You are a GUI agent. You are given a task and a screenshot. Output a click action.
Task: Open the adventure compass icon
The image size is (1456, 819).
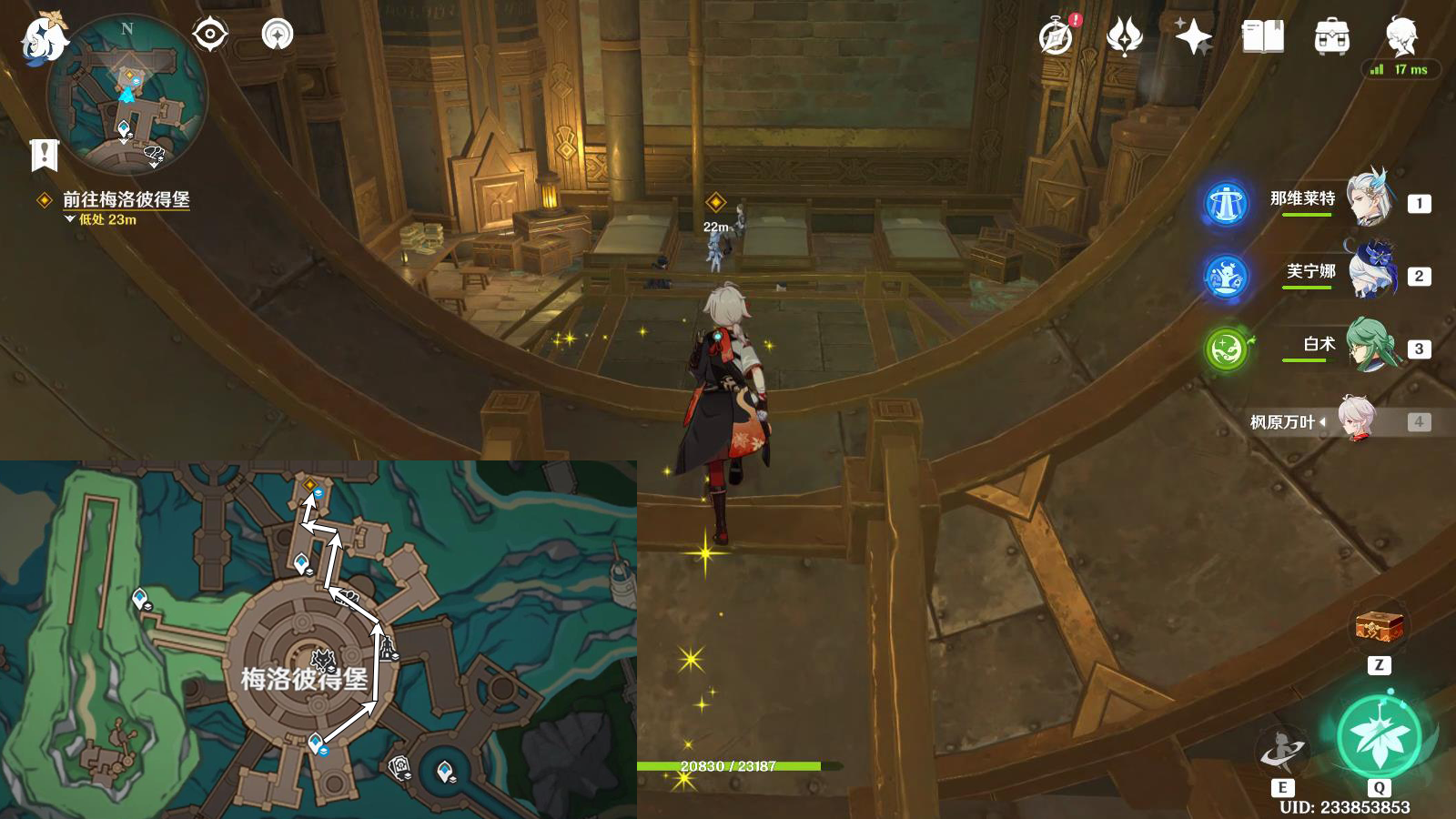(1056, 37)
